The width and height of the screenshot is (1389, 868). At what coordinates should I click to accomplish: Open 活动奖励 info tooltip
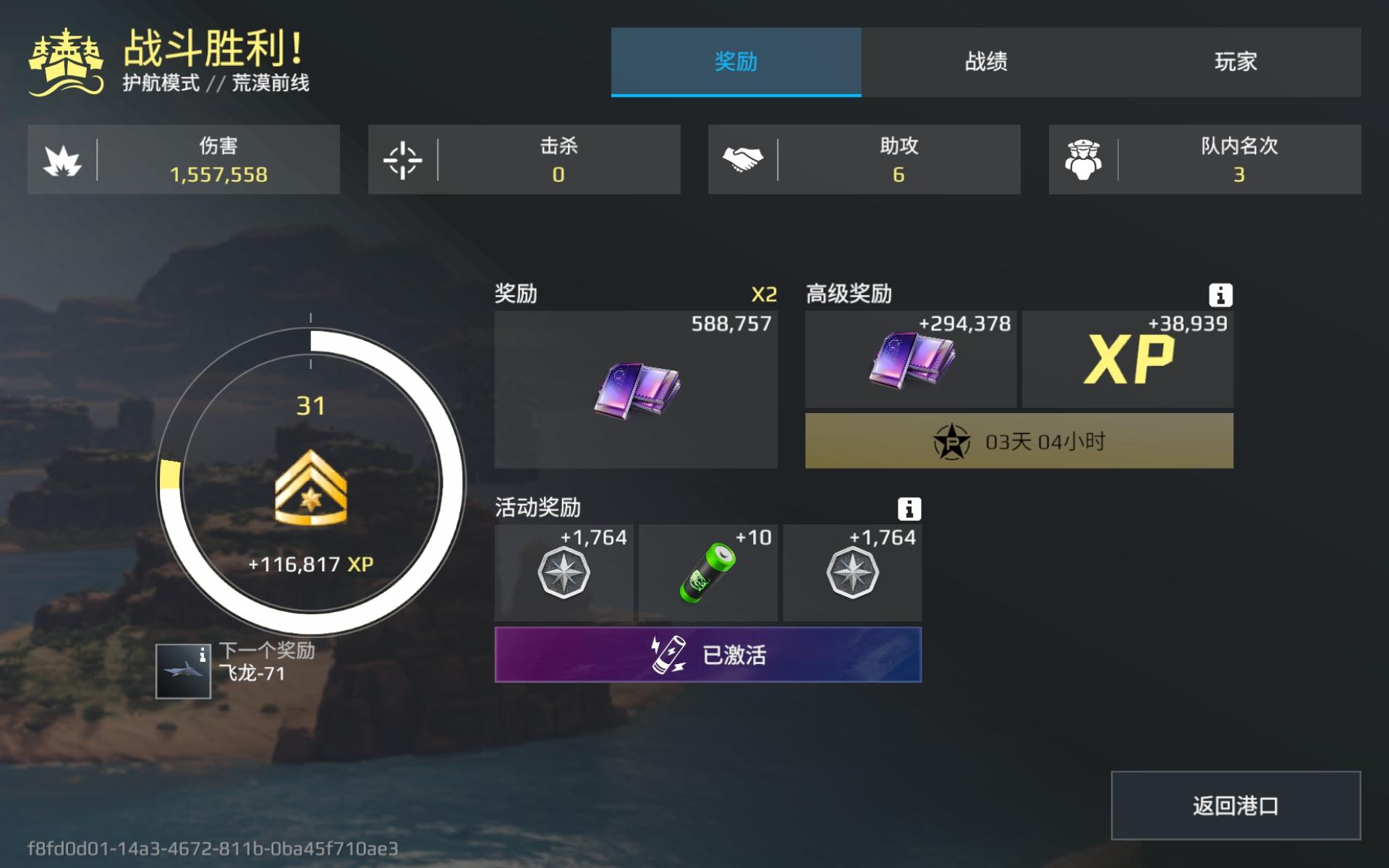point(911,509)
